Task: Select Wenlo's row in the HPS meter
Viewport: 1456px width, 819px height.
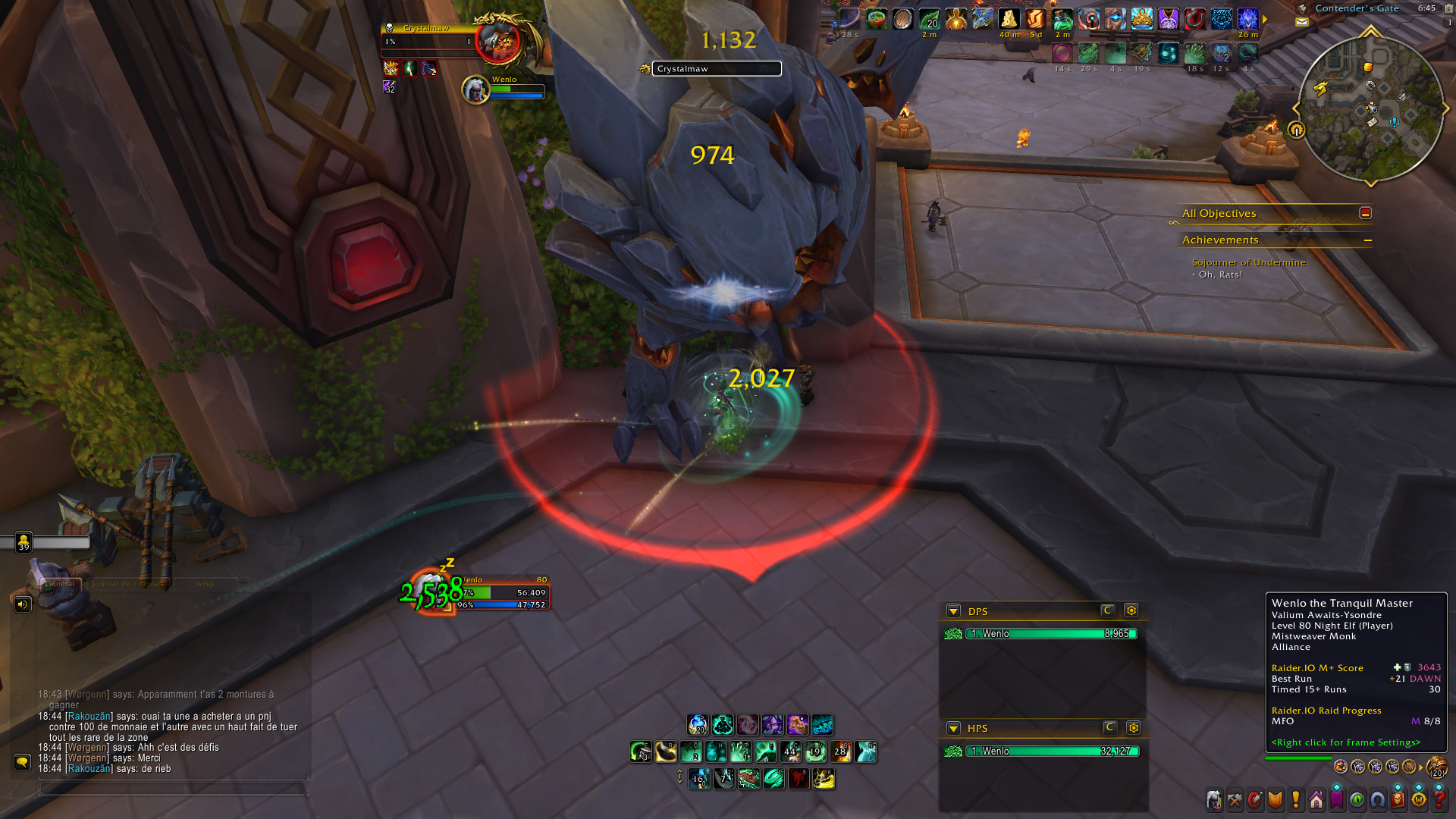Action: coord(1050,752)
